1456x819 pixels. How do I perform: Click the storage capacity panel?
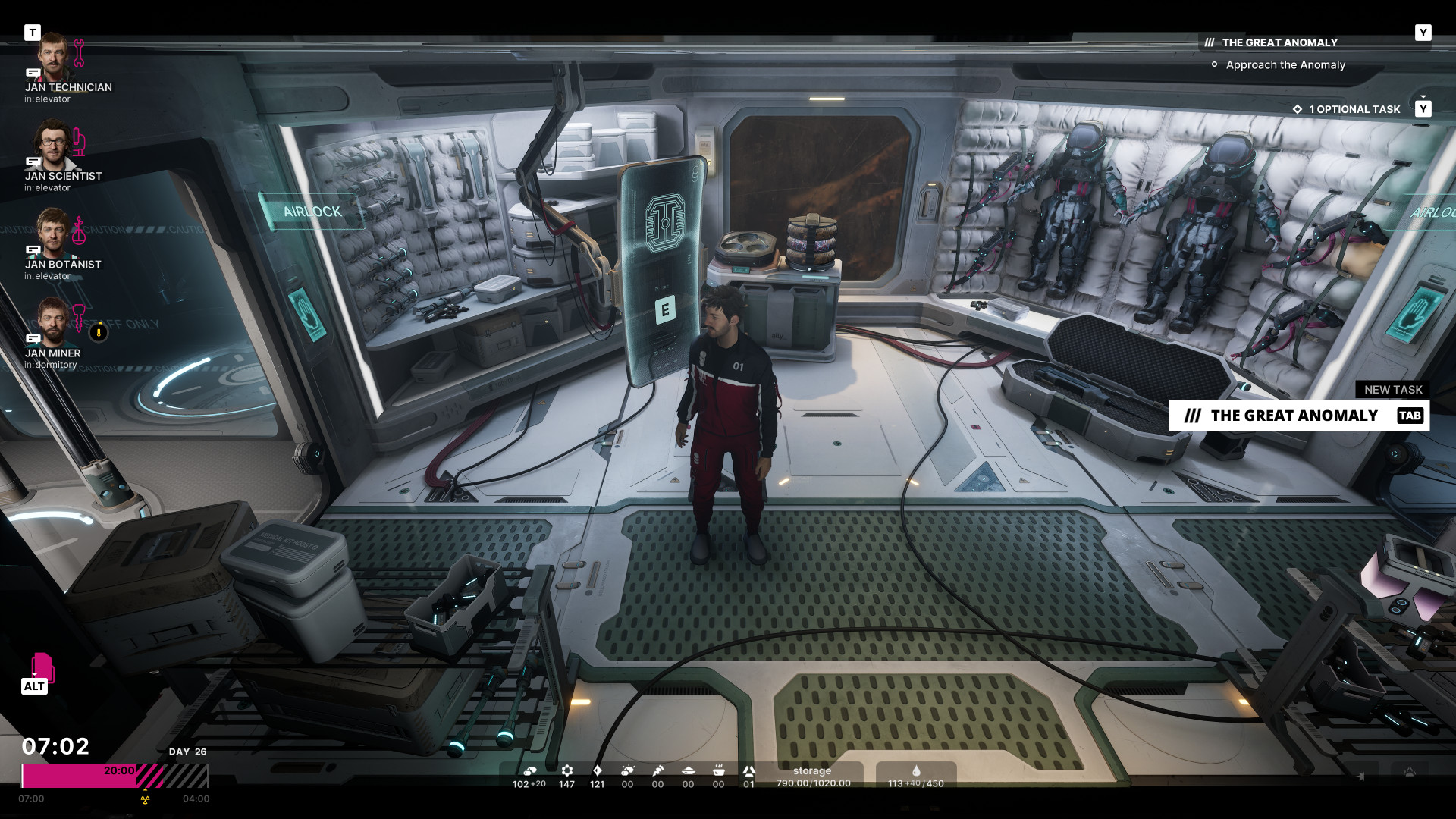point(813,777)
